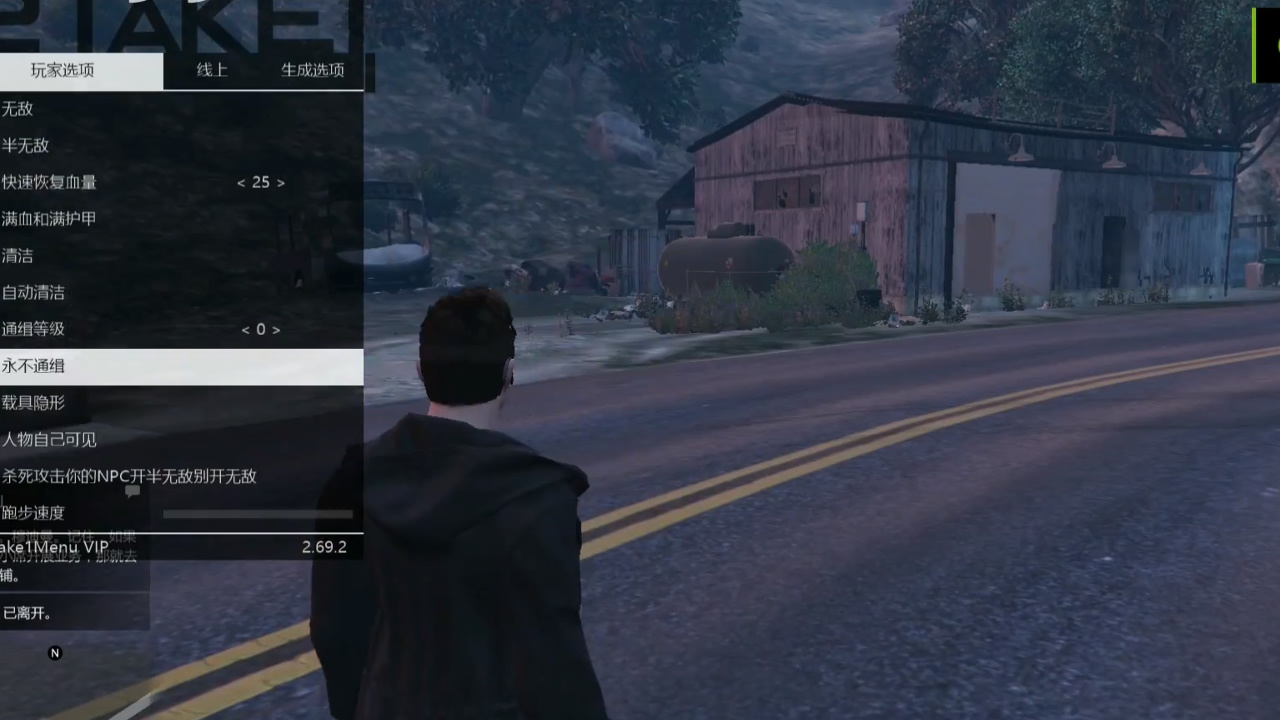The height and width of the screenshot is (720, 1280).
Task: Open the 生成选项 tab
Action: point(312,70)
